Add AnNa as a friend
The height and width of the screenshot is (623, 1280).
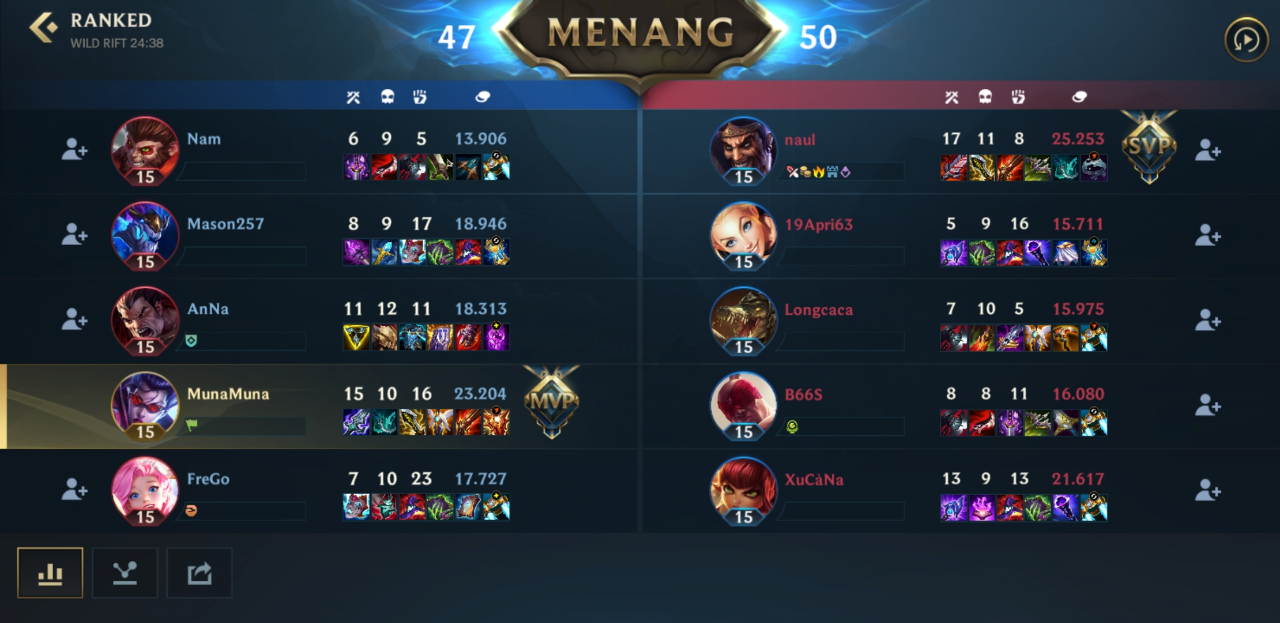pos(75,319)
